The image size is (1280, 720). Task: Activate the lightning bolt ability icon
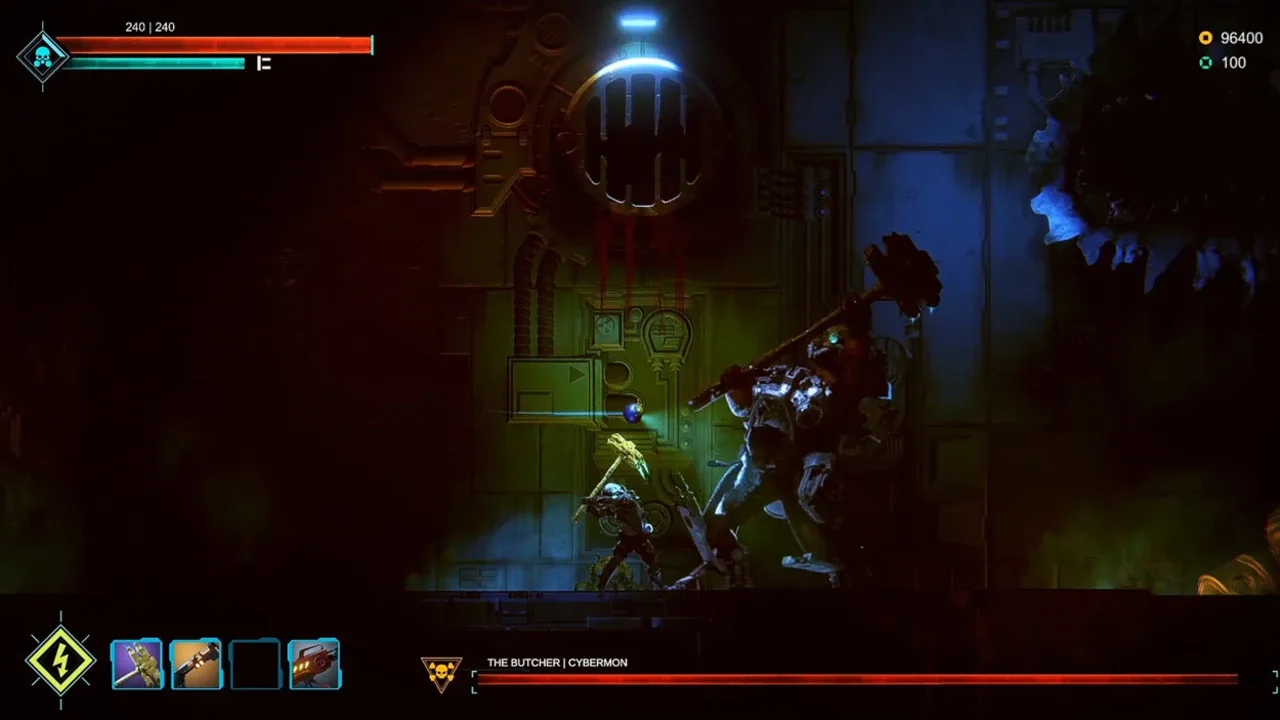61,661
